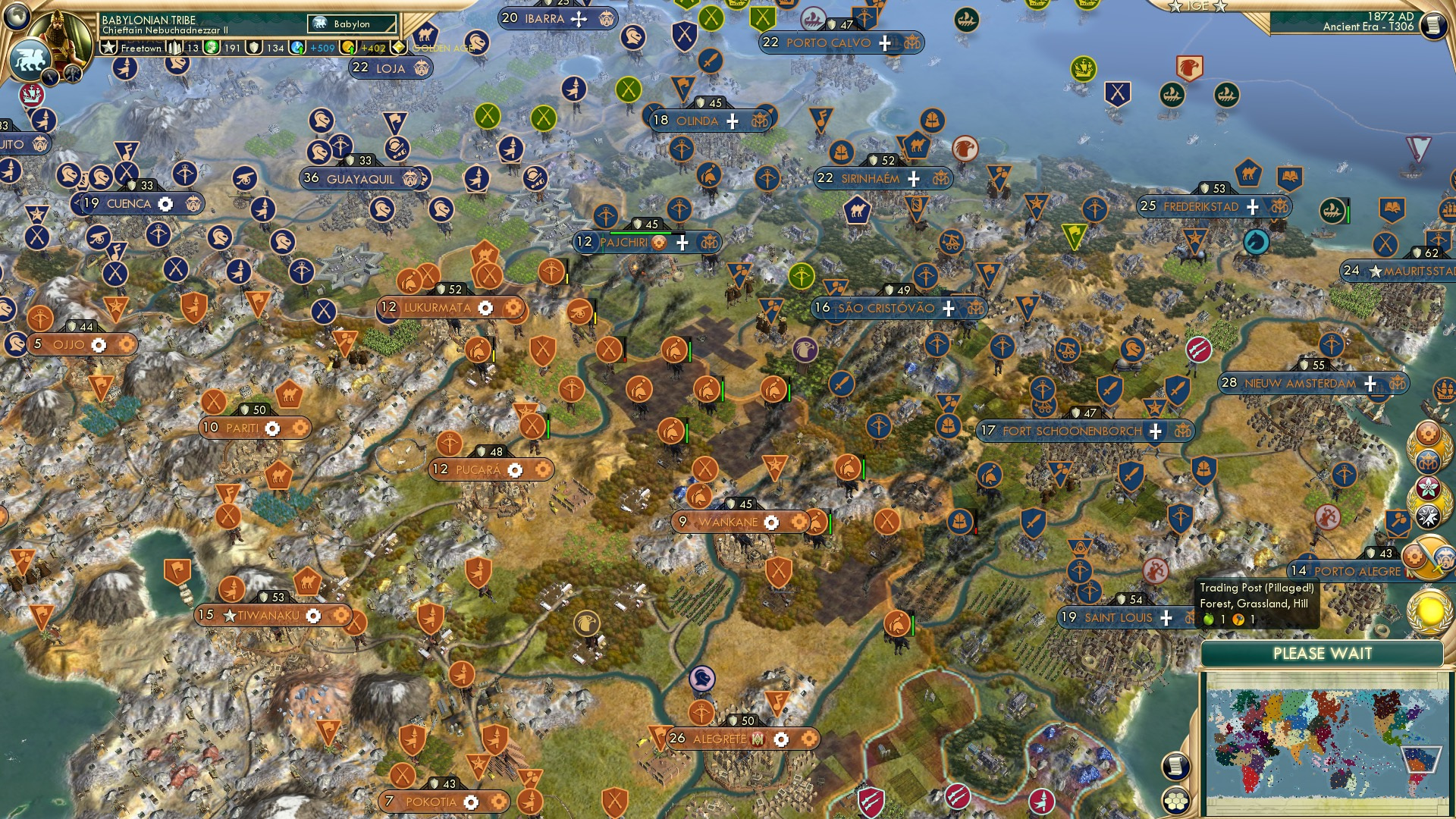Open the happiness smiley resource icon
This screenshot has width=1456, height=819.
[x=210, y=49]
